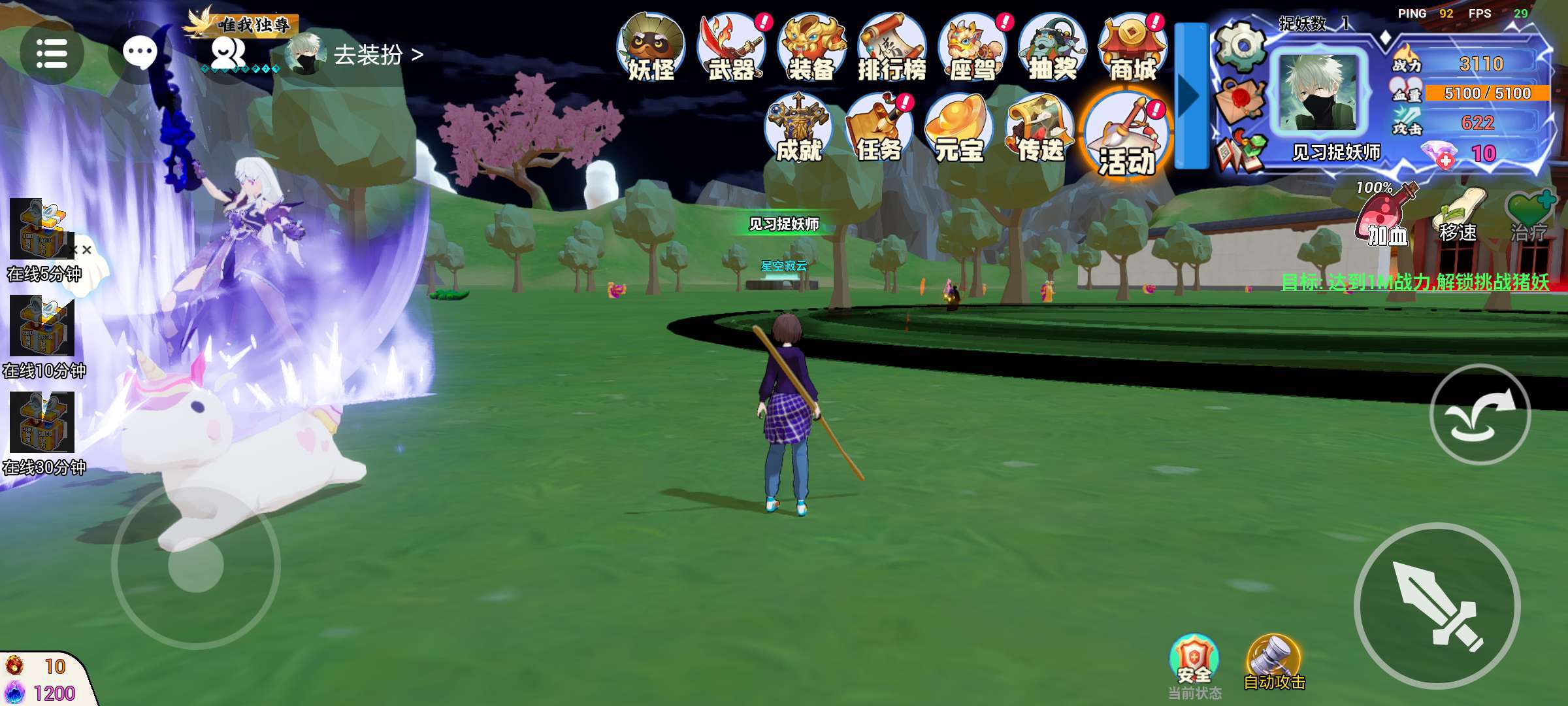Claim the 在线5分钟 online reward chest
This screenshot has height=706, width=1568.
point(41,230)
